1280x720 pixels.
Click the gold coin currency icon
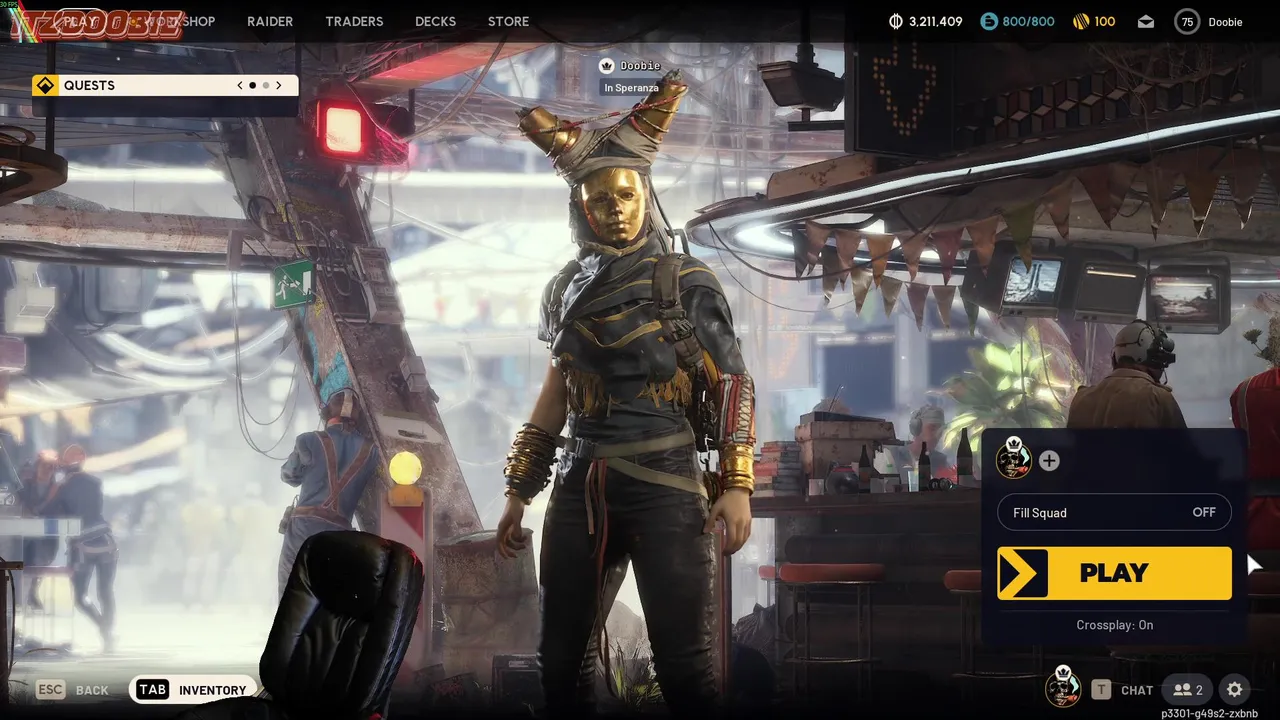pos(1081,22)
